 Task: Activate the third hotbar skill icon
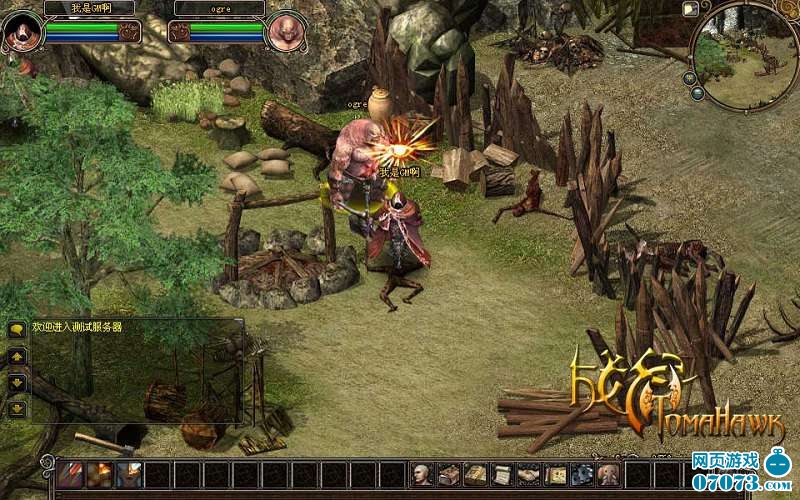click(129, 474)
